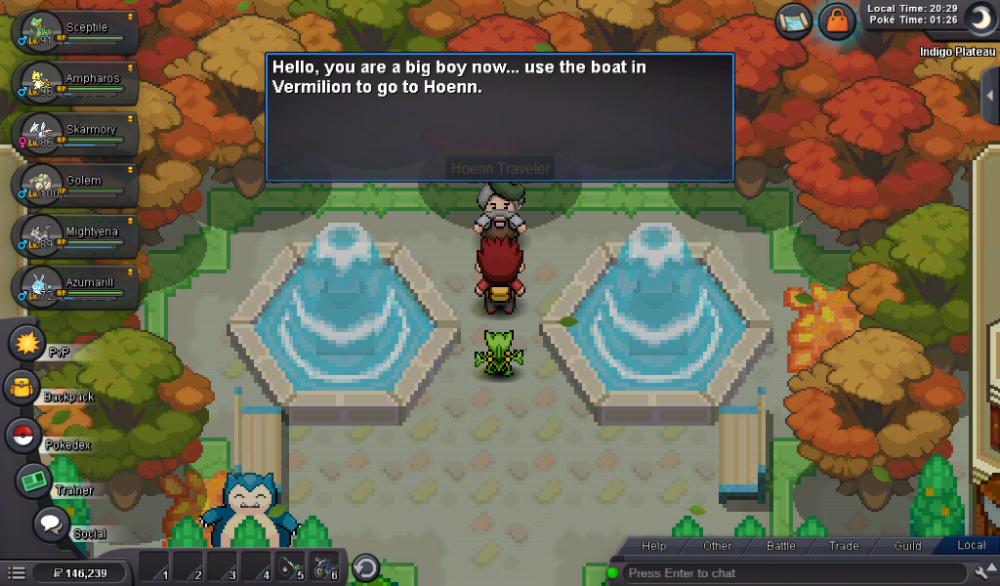Select Sceptile in the party list
Image resolution: width=1000 pixels, height=586 pixels.
click(x=75, y=29)
